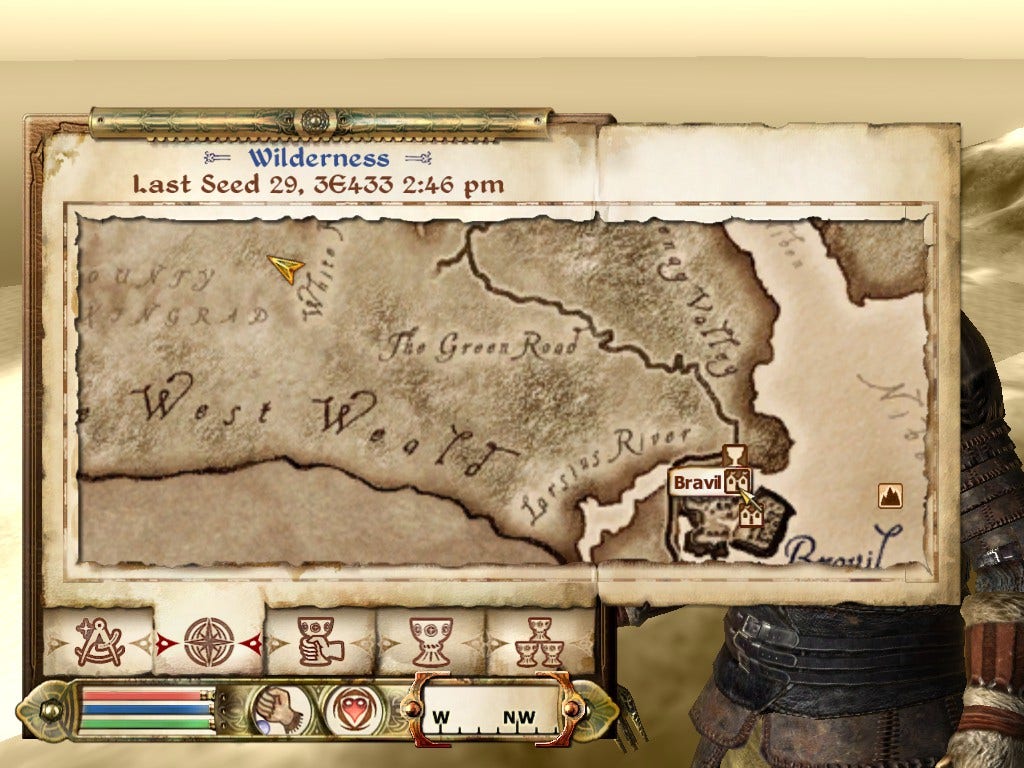Click the heart spell icon
The image size is (1024, 768).
click(x=353, y=708)
